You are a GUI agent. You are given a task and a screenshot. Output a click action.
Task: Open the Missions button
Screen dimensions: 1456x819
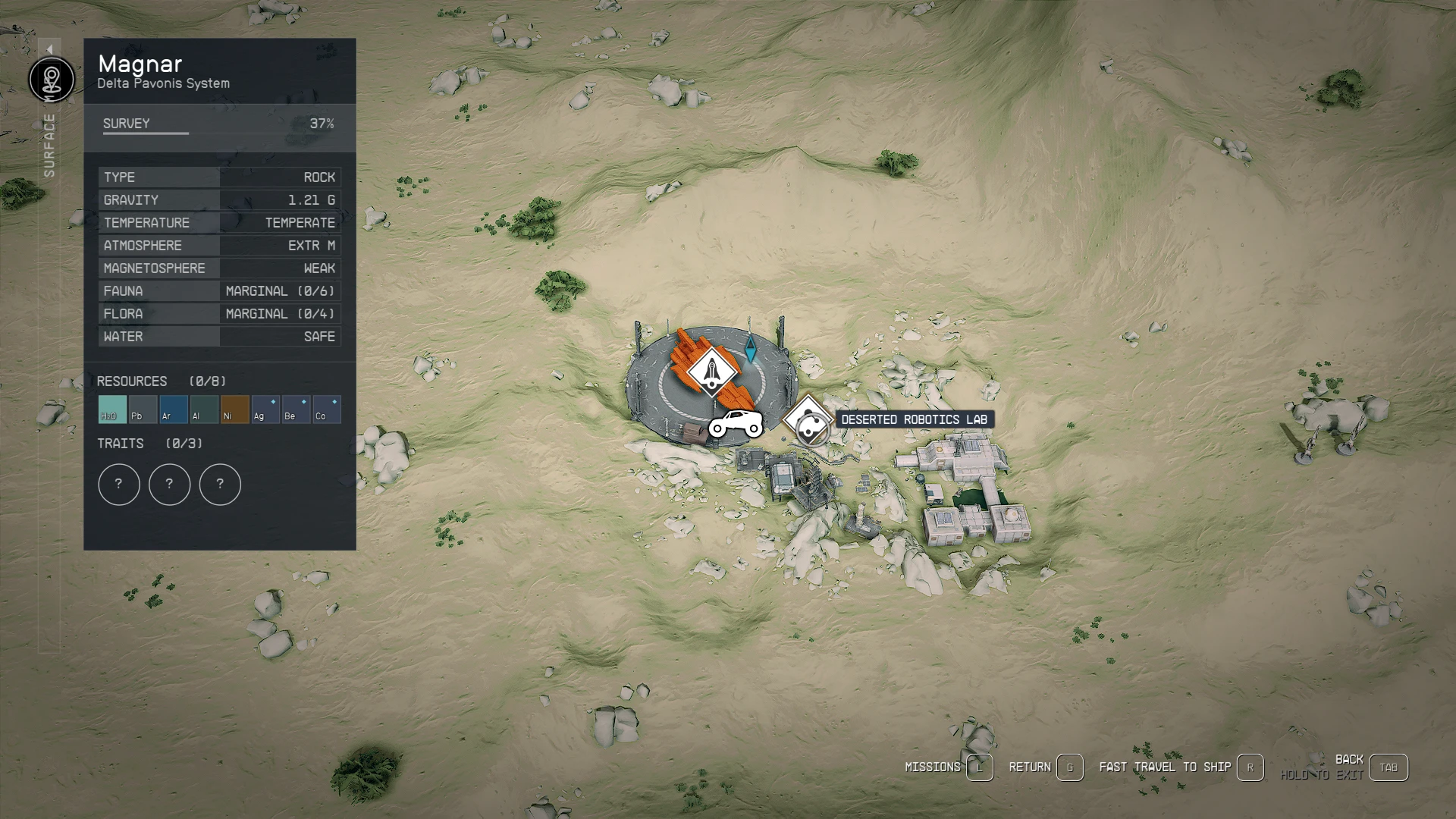pyautogui.click(x=979, y=767)
